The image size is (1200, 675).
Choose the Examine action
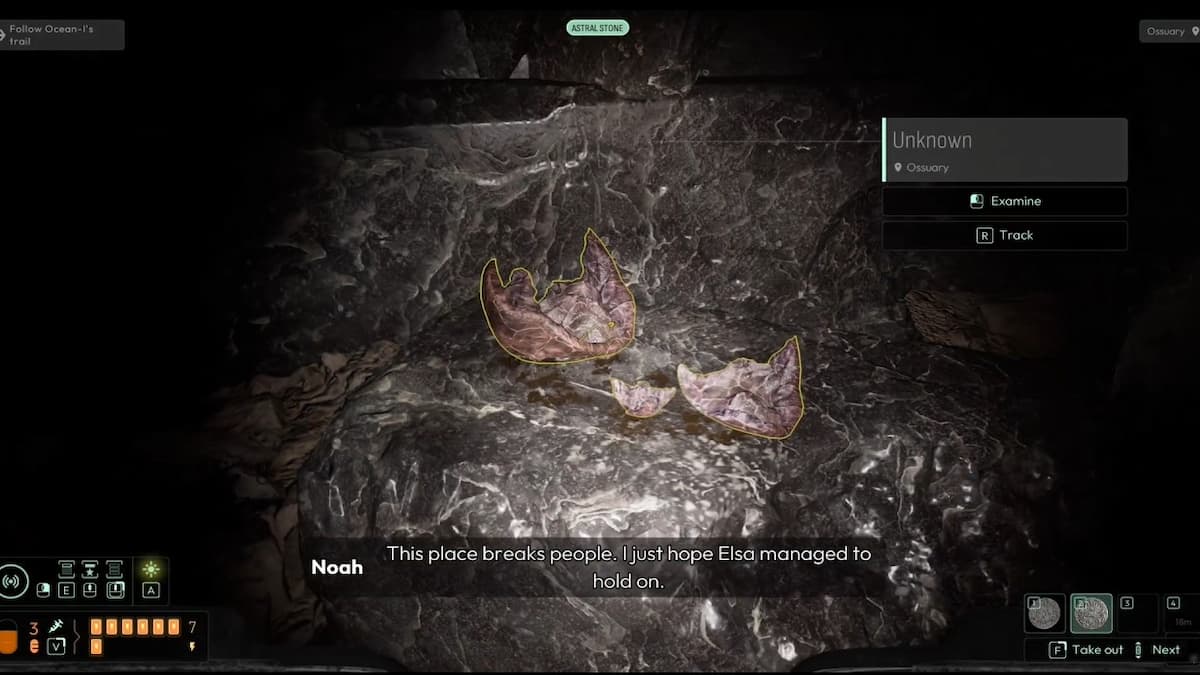pos(1005,201)
